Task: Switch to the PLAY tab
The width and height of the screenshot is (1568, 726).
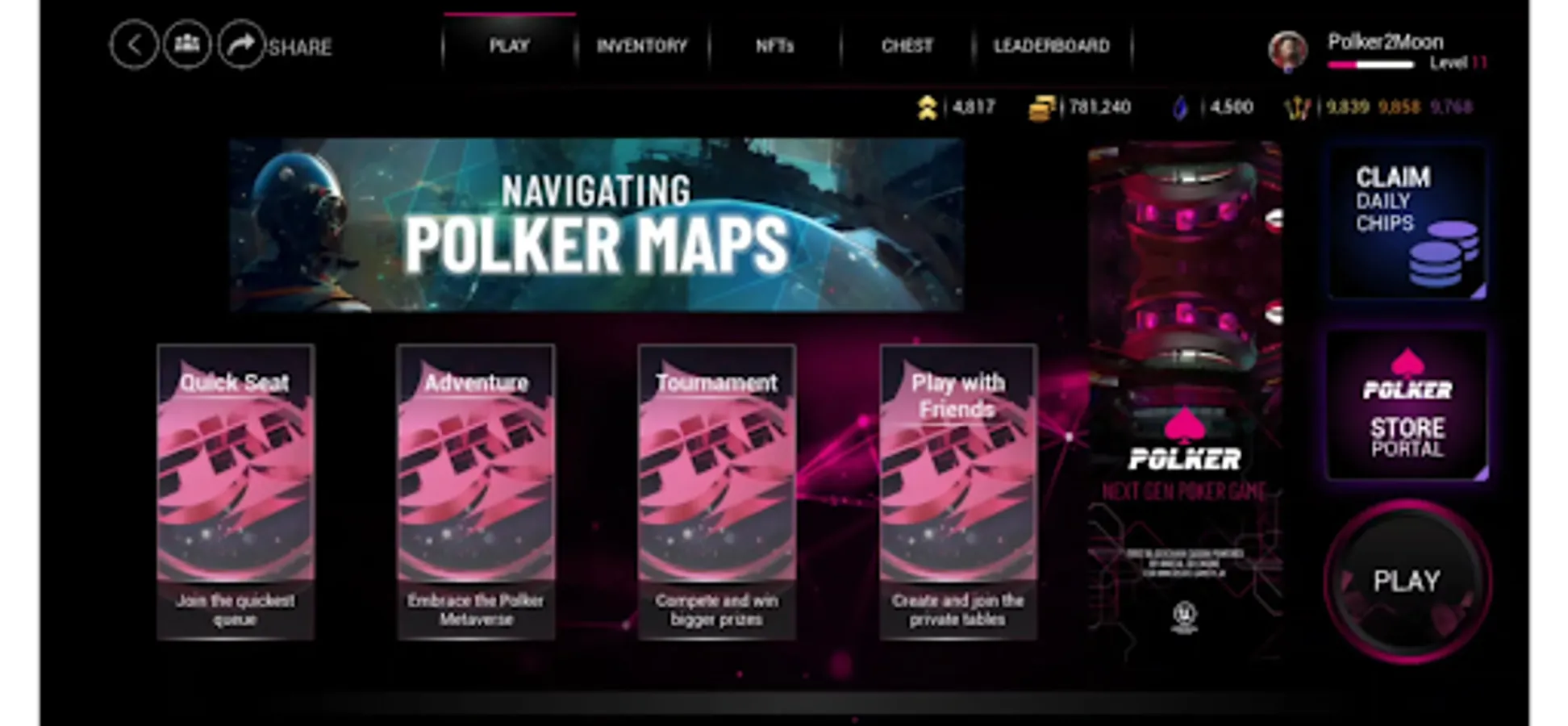Action: tap(512, 46)
